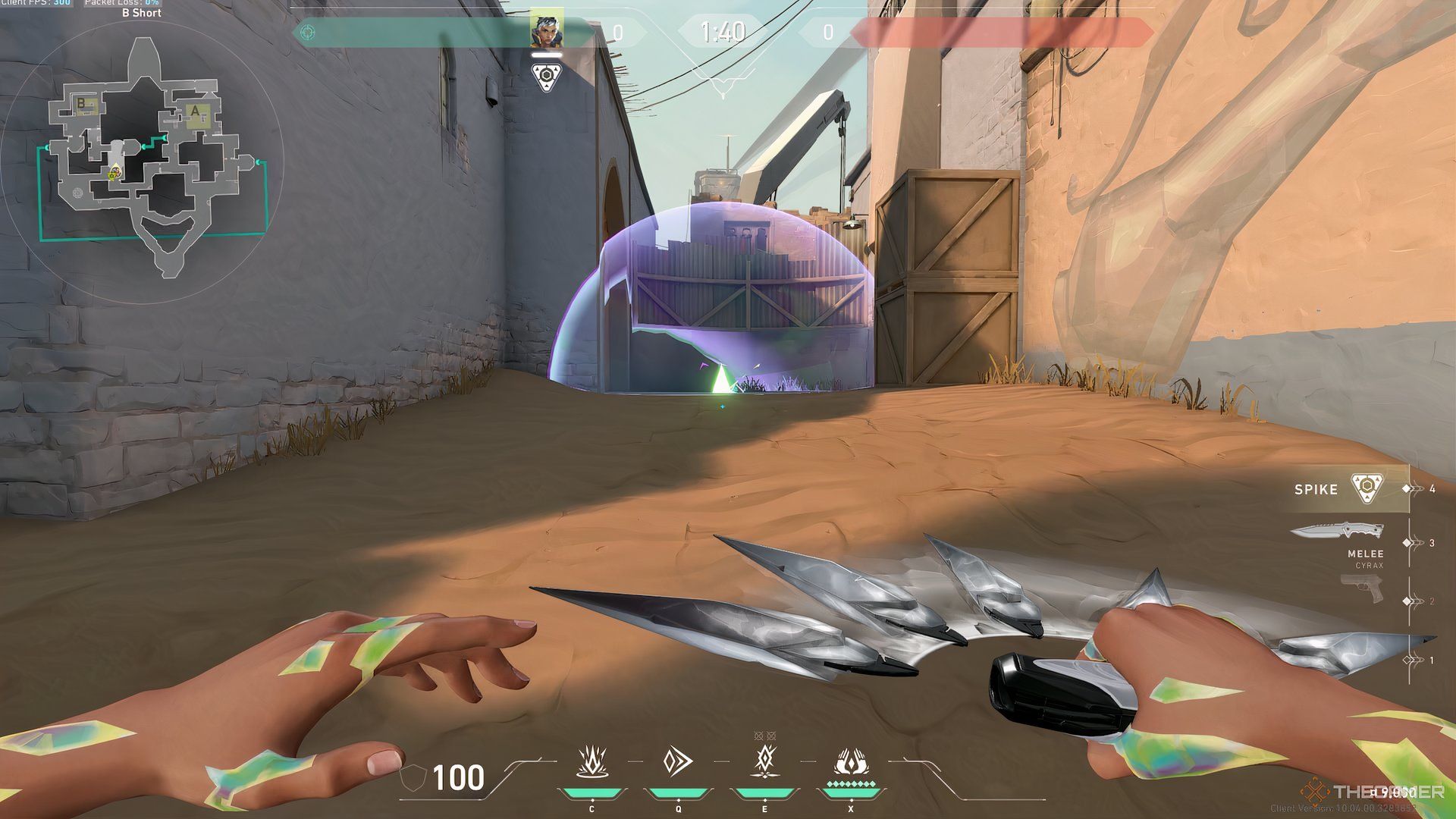This screenshot has width=1456, height=819.
Task: Trigger the E signature ability icon
Action: pyautogui.click(x=765, y=760)
